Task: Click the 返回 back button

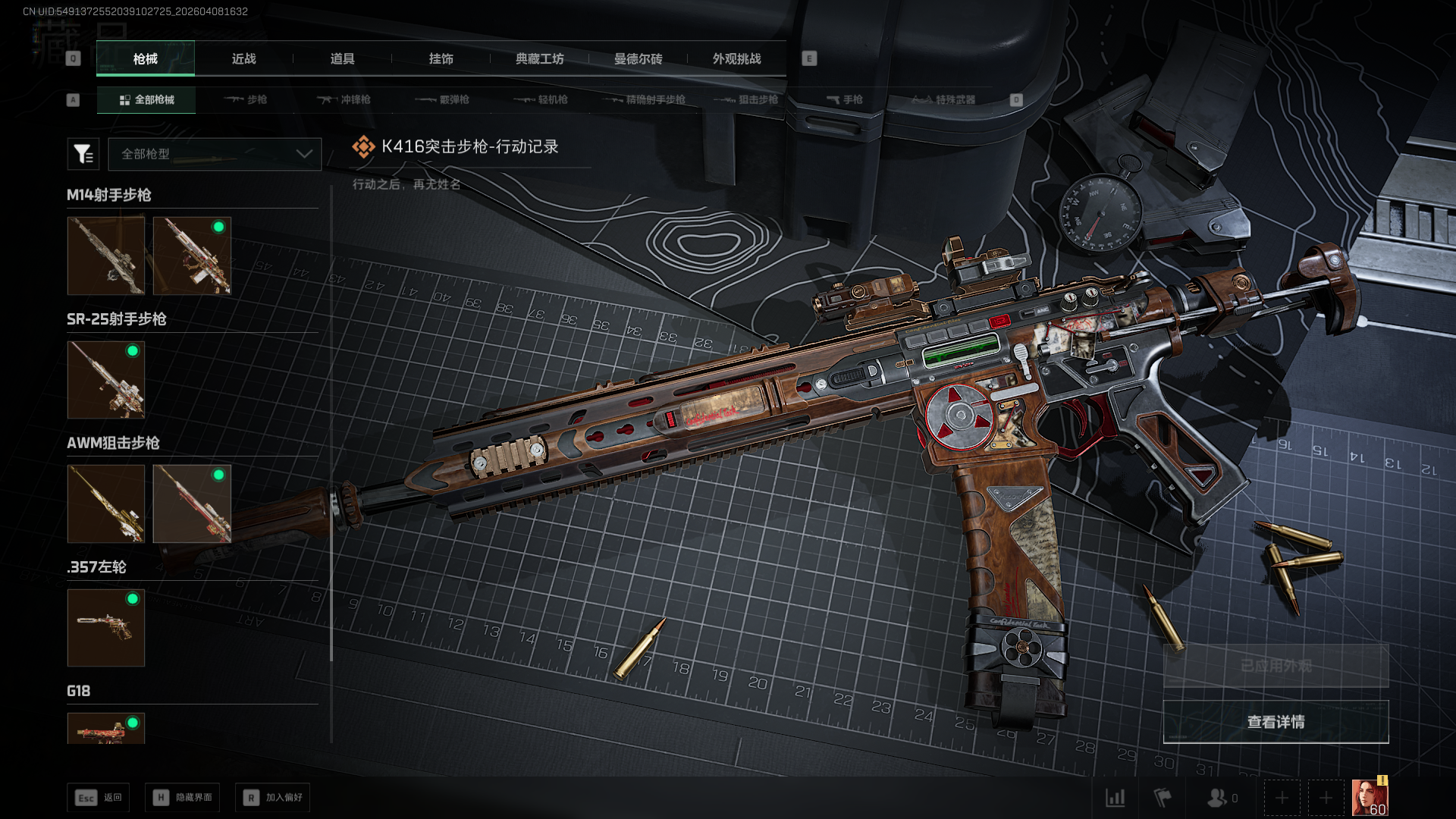Action: pyautogui.click(x=99, y=798)
